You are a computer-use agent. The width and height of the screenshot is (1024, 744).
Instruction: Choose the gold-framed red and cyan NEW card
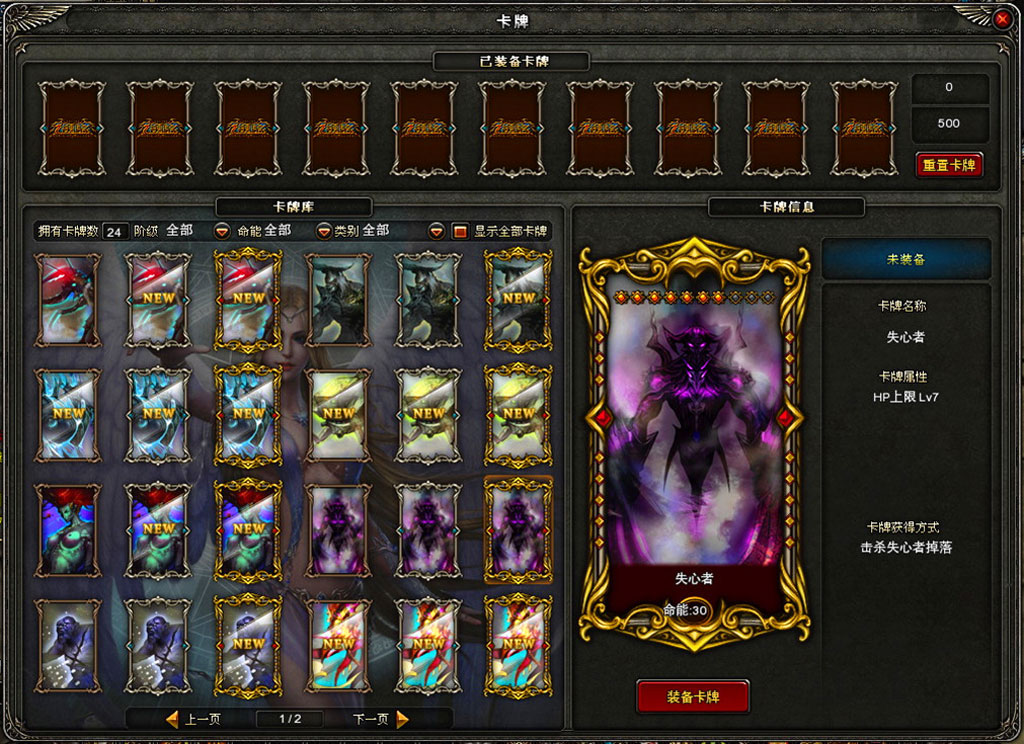coord(518,645)
